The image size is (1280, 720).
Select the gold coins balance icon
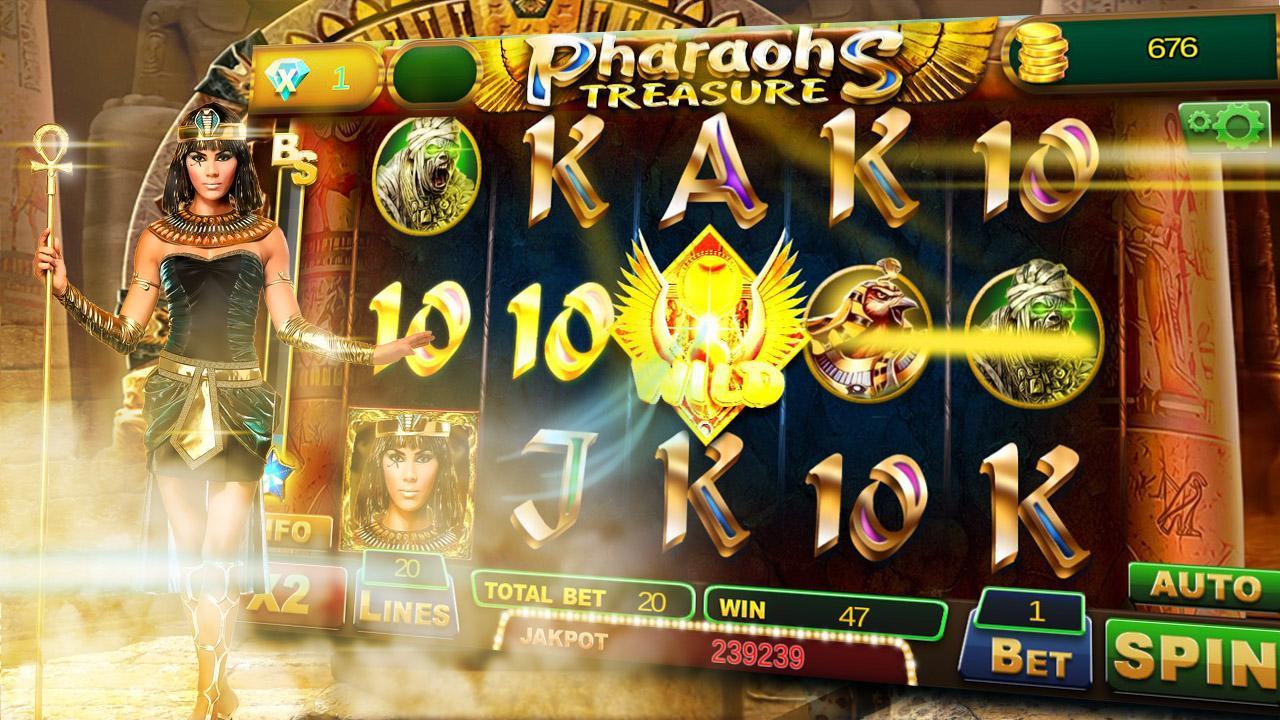(x=1043, y=53)
